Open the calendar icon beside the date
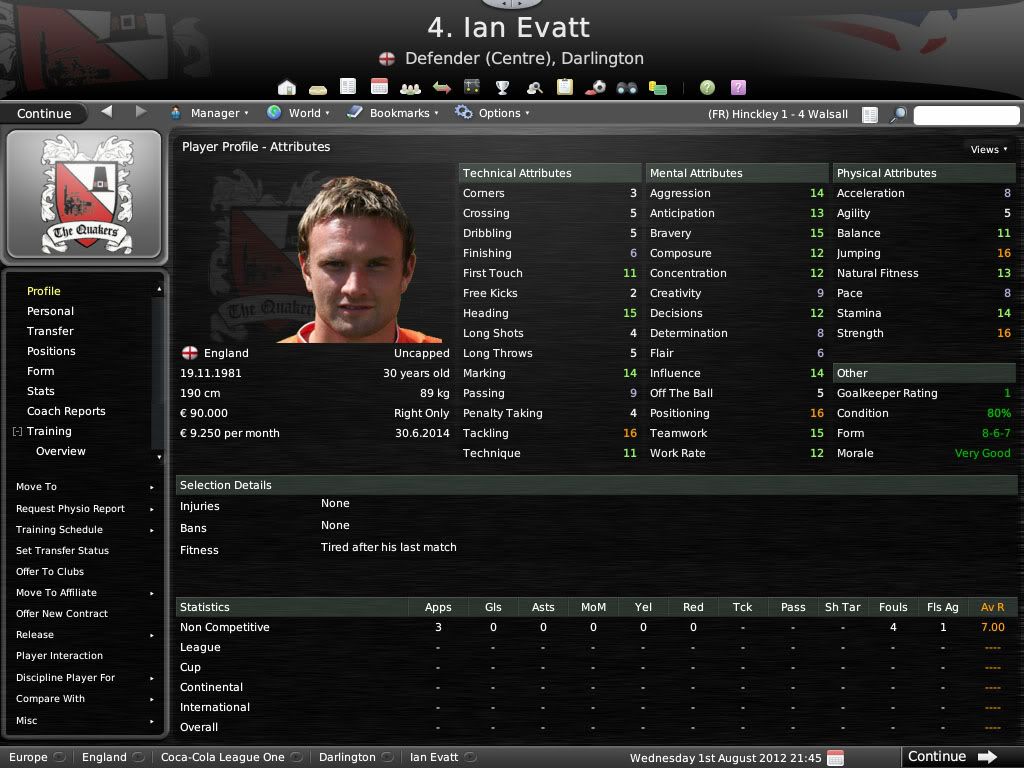Screen dimensions: 1024x768 click(836, 757)
